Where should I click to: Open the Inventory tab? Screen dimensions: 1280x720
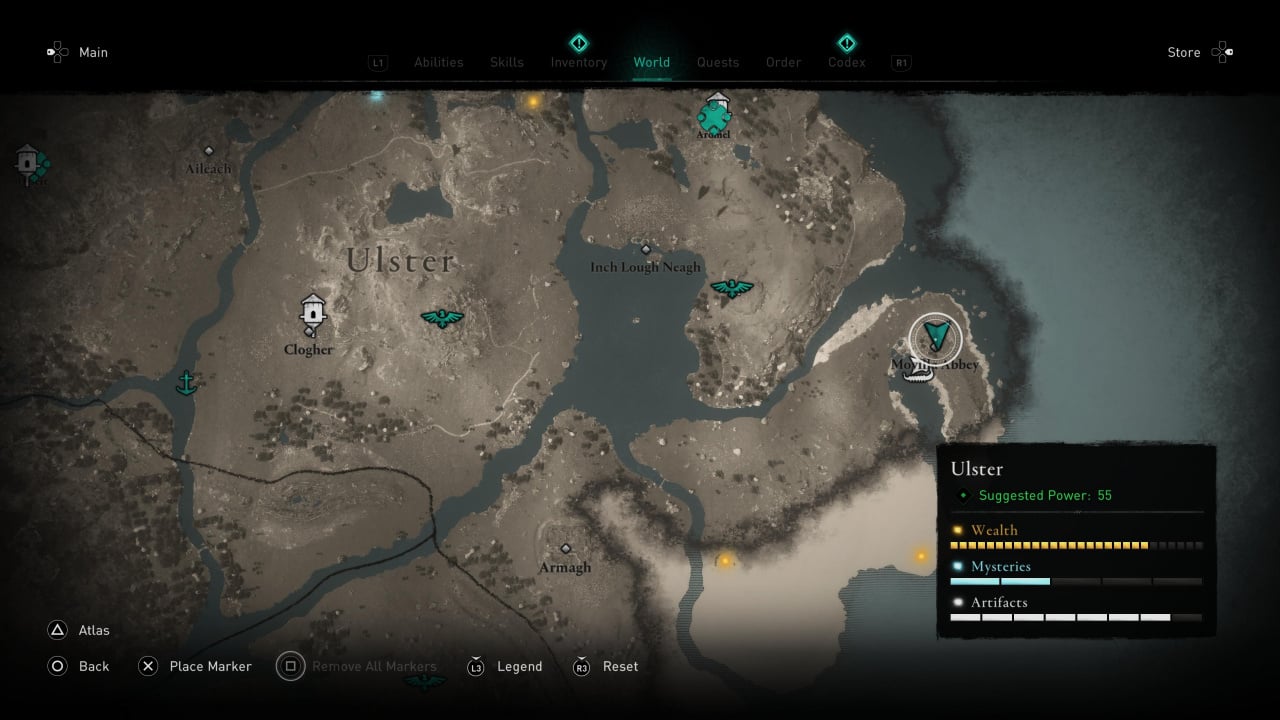coord(578,62)
